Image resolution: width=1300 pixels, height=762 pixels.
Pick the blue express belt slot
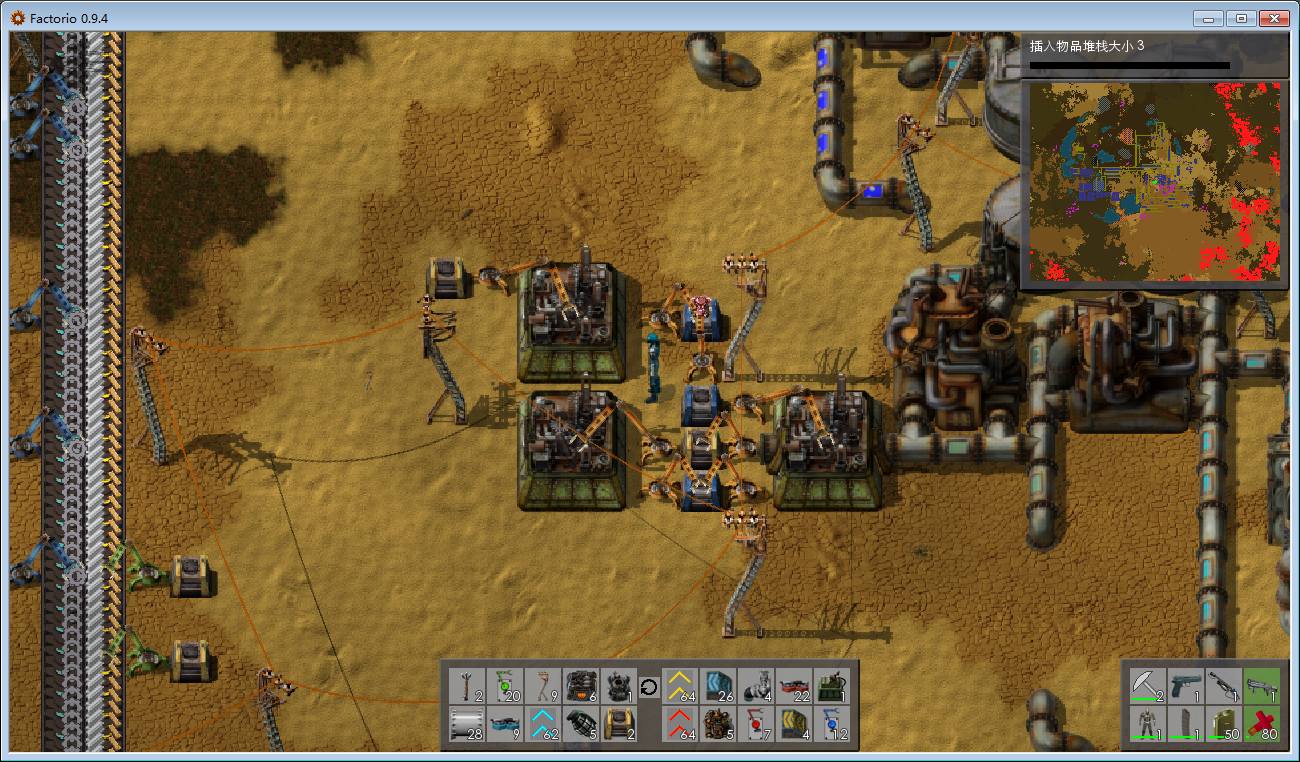[543, 724]
